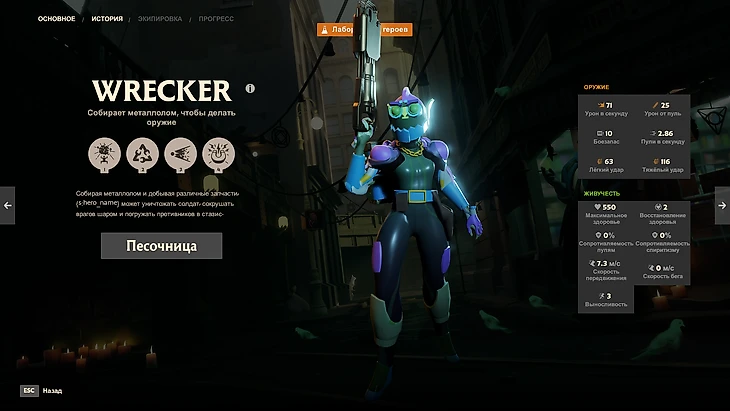The width and height of the screenshot is (730, 411).
Task: Select the Экипировка tab
Action: coord(161,18)
